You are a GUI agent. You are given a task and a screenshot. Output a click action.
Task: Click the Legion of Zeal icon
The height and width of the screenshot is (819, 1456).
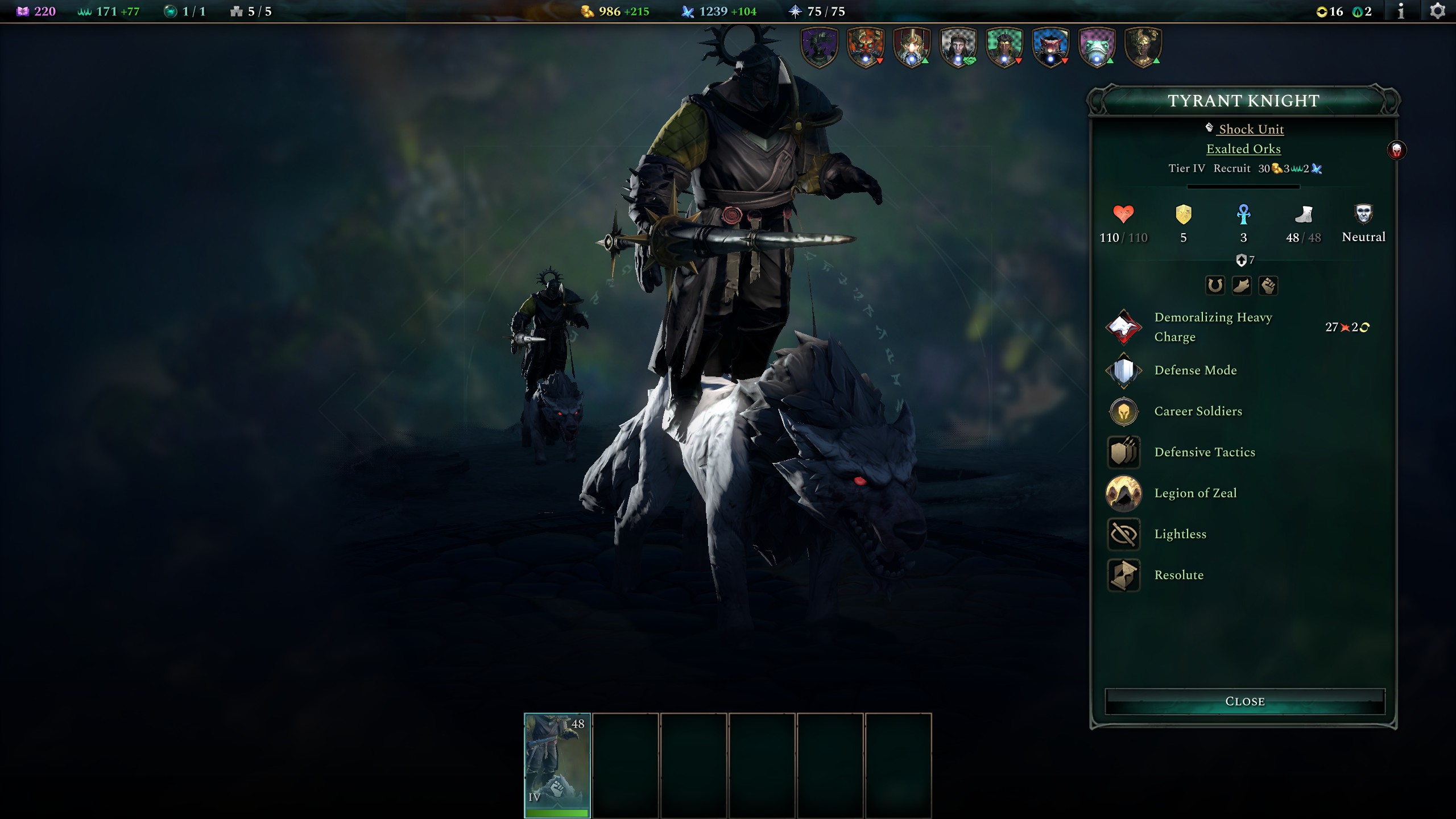pyautogui.click(x=1124, y=493)
